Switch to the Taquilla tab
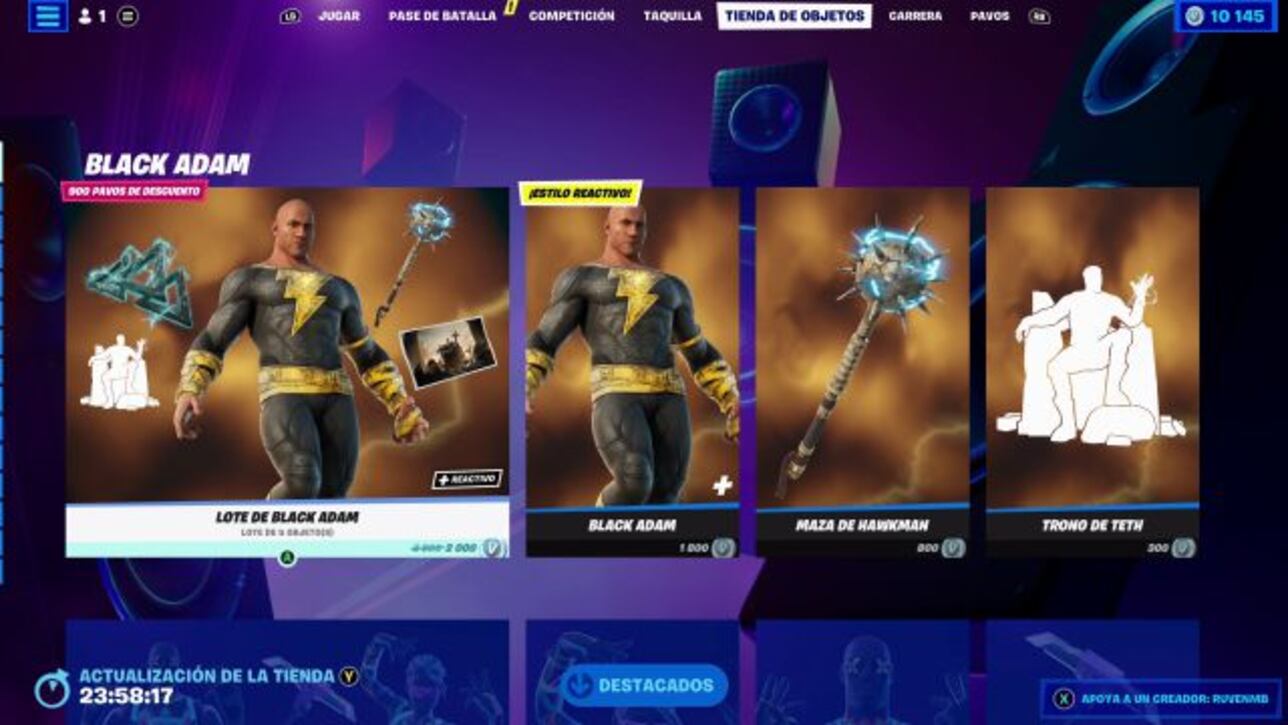This screenshot has height=725, width=1288. (673, 15)
